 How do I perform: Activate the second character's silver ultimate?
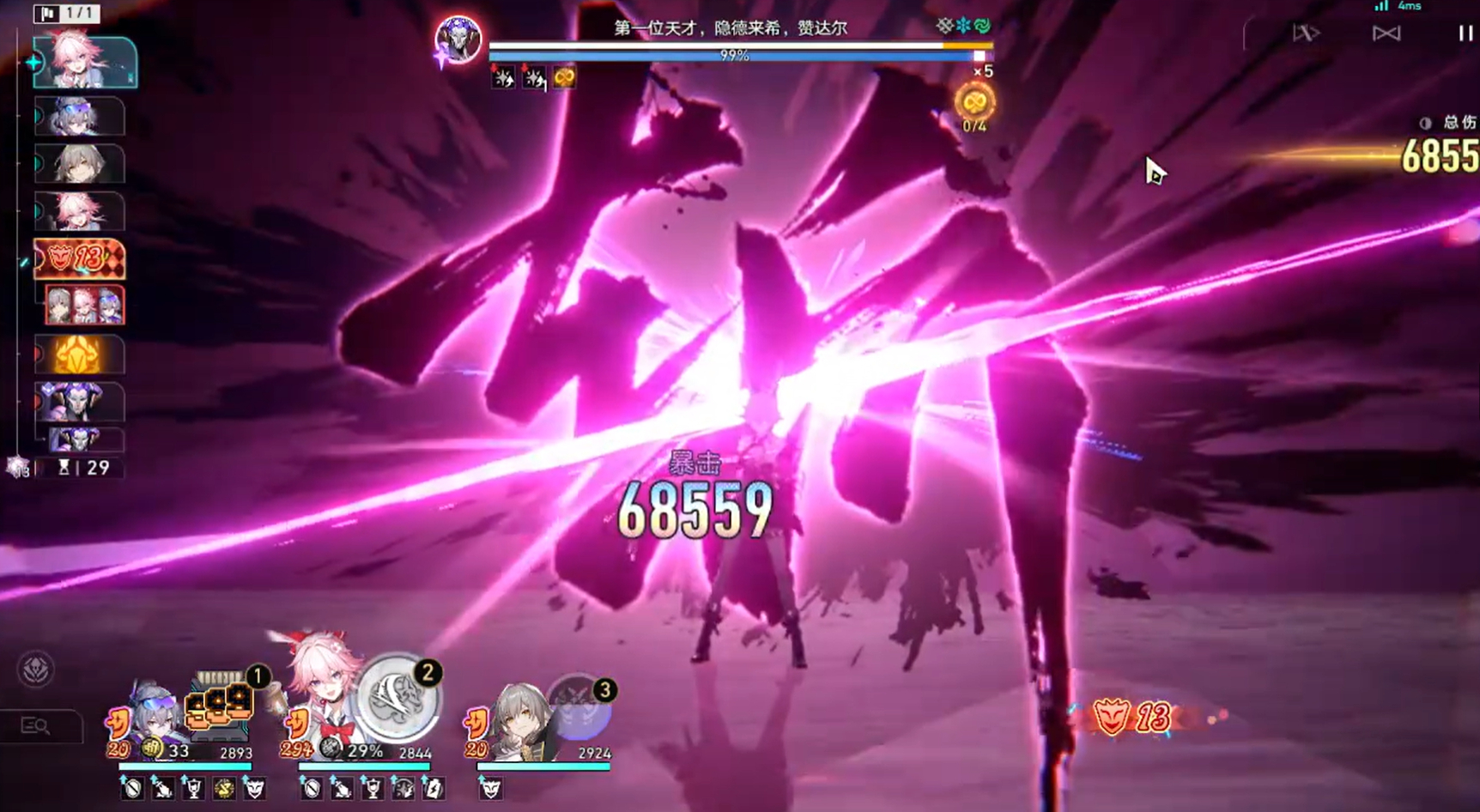(x=397, y=698)
